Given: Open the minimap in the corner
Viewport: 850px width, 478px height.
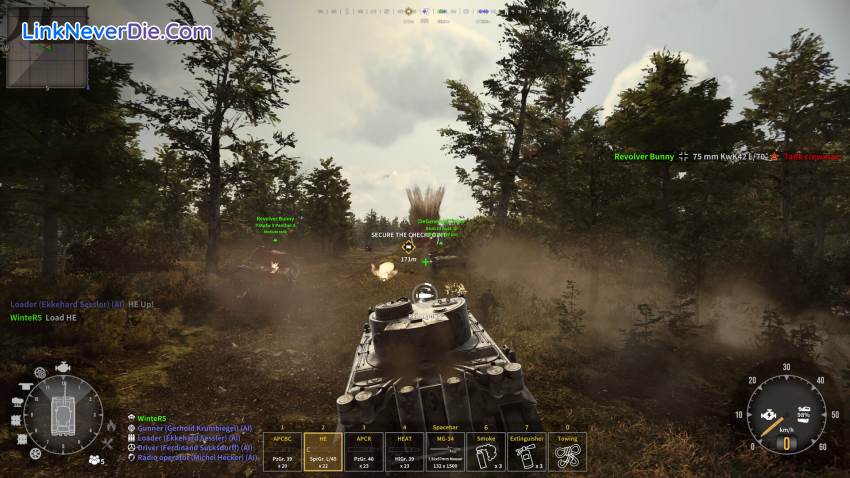Looking at the screenshot, I should coord(33,58).
